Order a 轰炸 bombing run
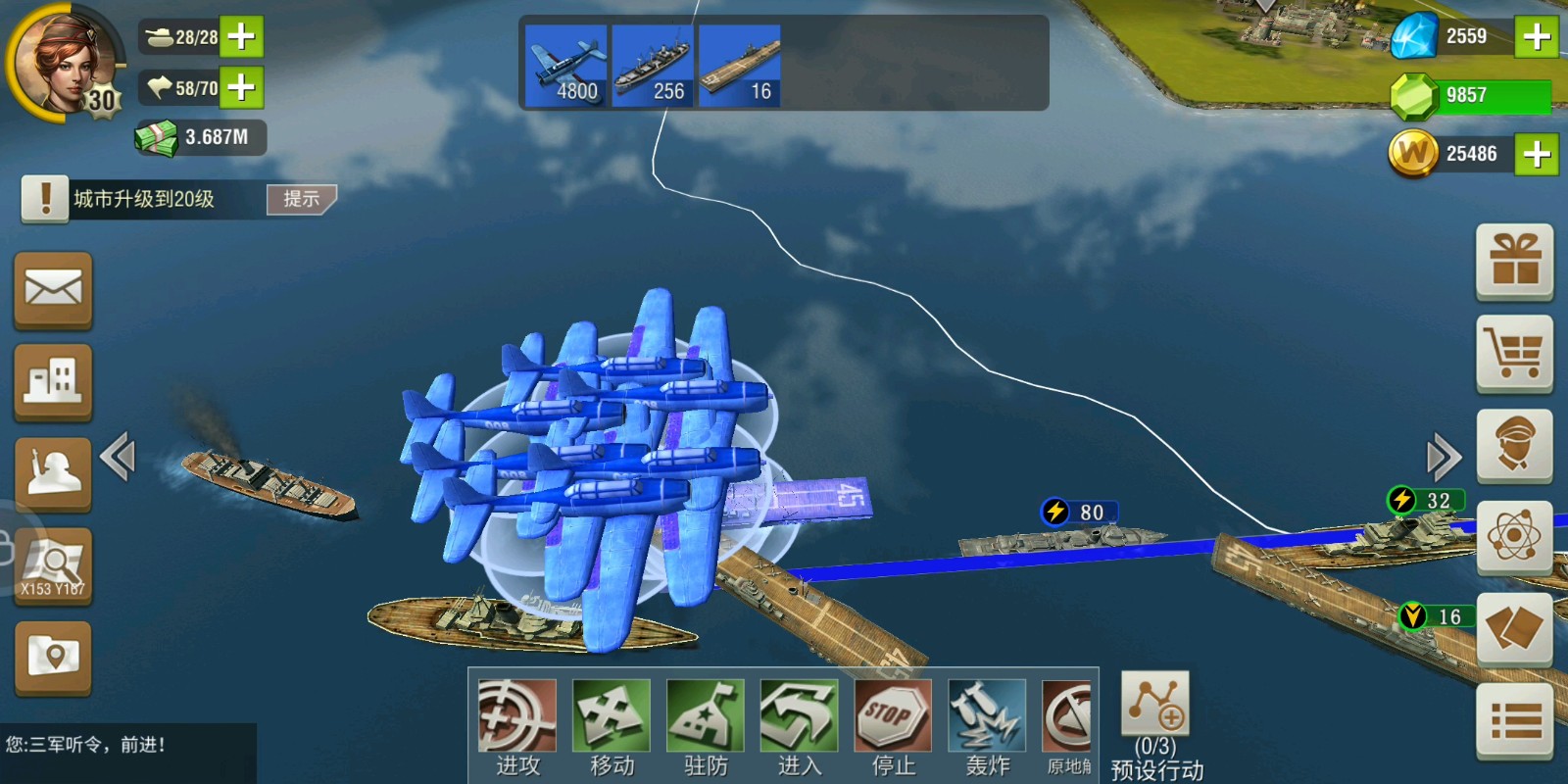Screen dimensions: 1568x784 [987, 725]
